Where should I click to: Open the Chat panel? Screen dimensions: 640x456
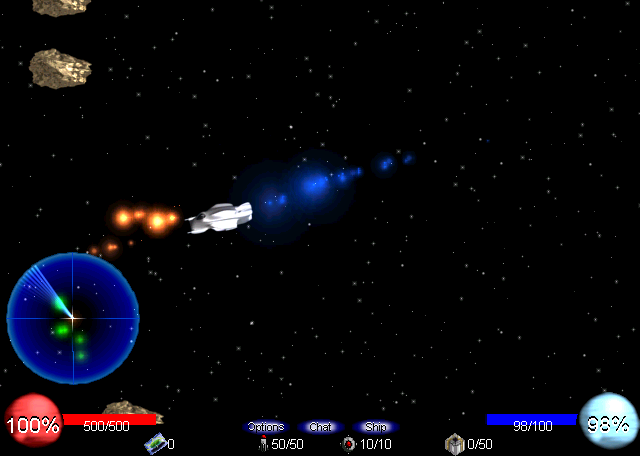[321, 427]
